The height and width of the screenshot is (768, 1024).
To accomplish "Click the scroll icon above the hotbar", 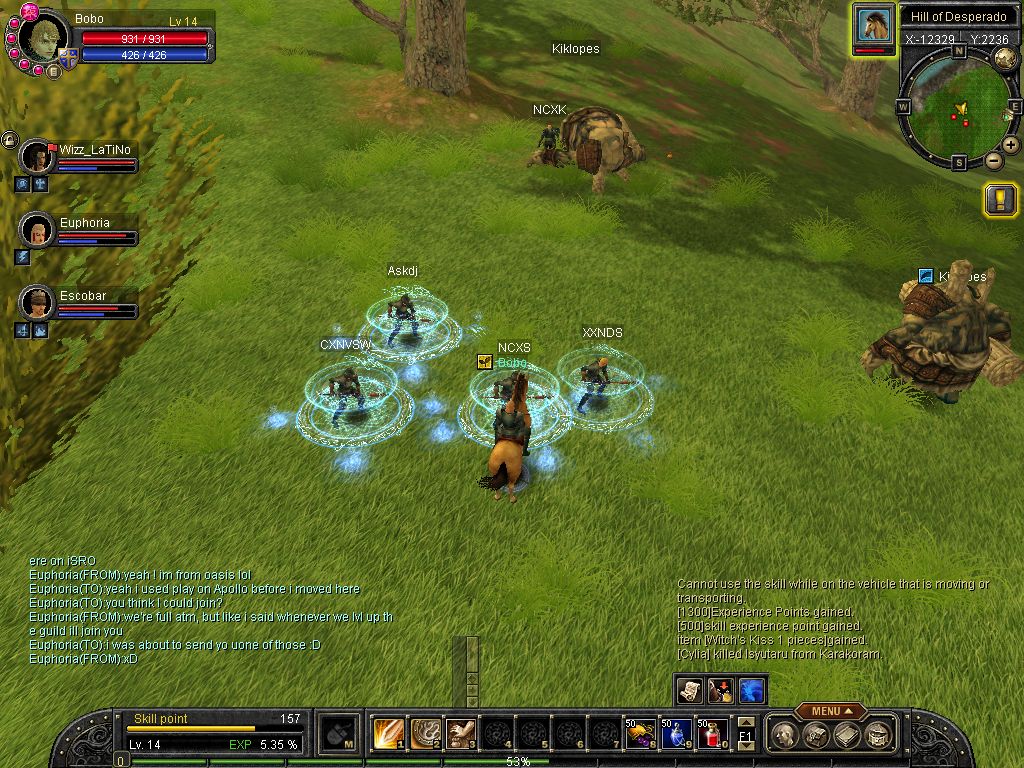I will [690, 689].
